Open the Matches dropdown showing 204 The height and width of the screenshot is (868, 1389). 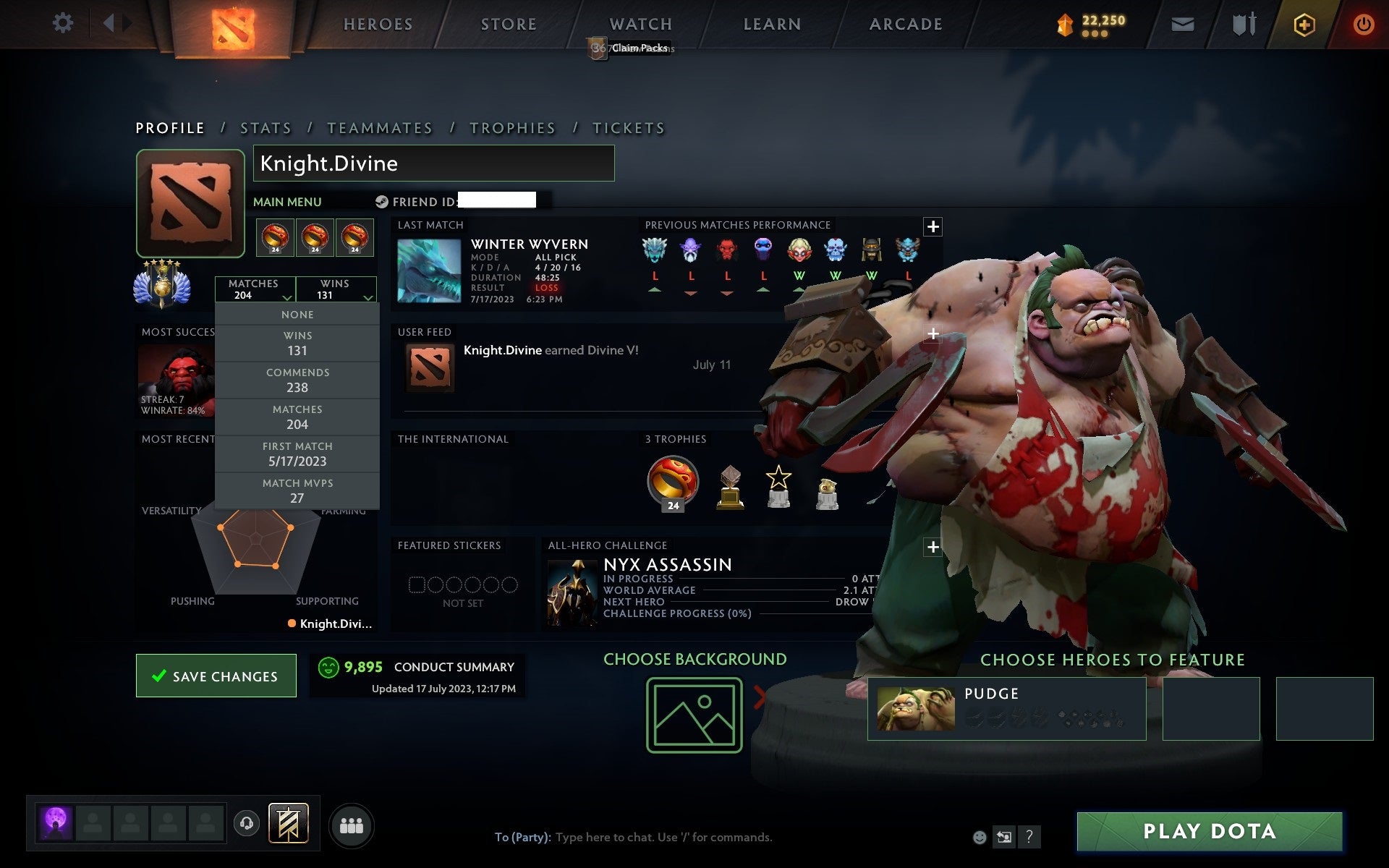pyautogui.click(x=255, y=289)
